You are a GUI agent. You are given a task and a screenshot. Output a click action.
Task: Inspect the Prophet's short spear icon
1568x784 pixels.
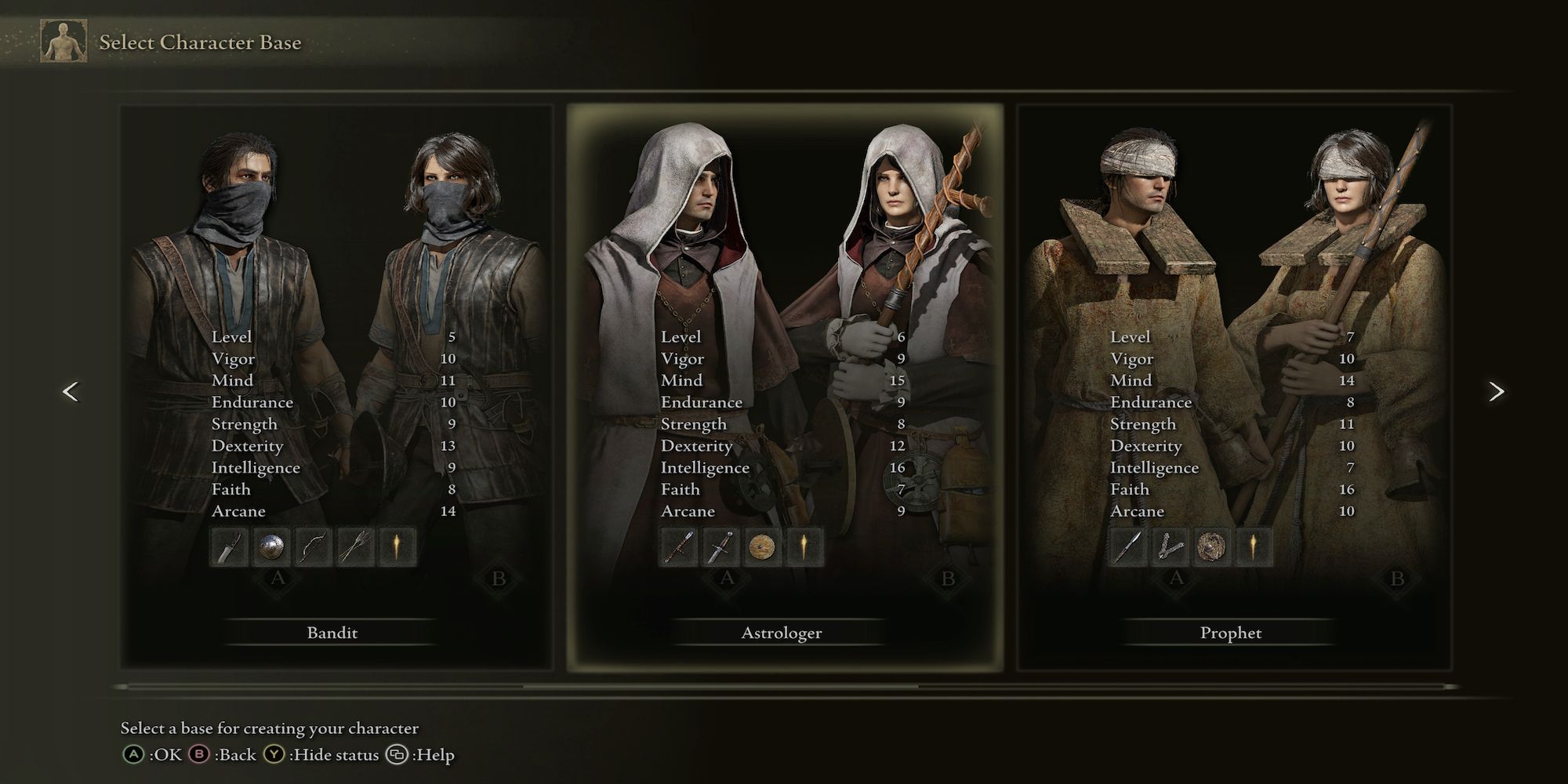(1127, 546)
